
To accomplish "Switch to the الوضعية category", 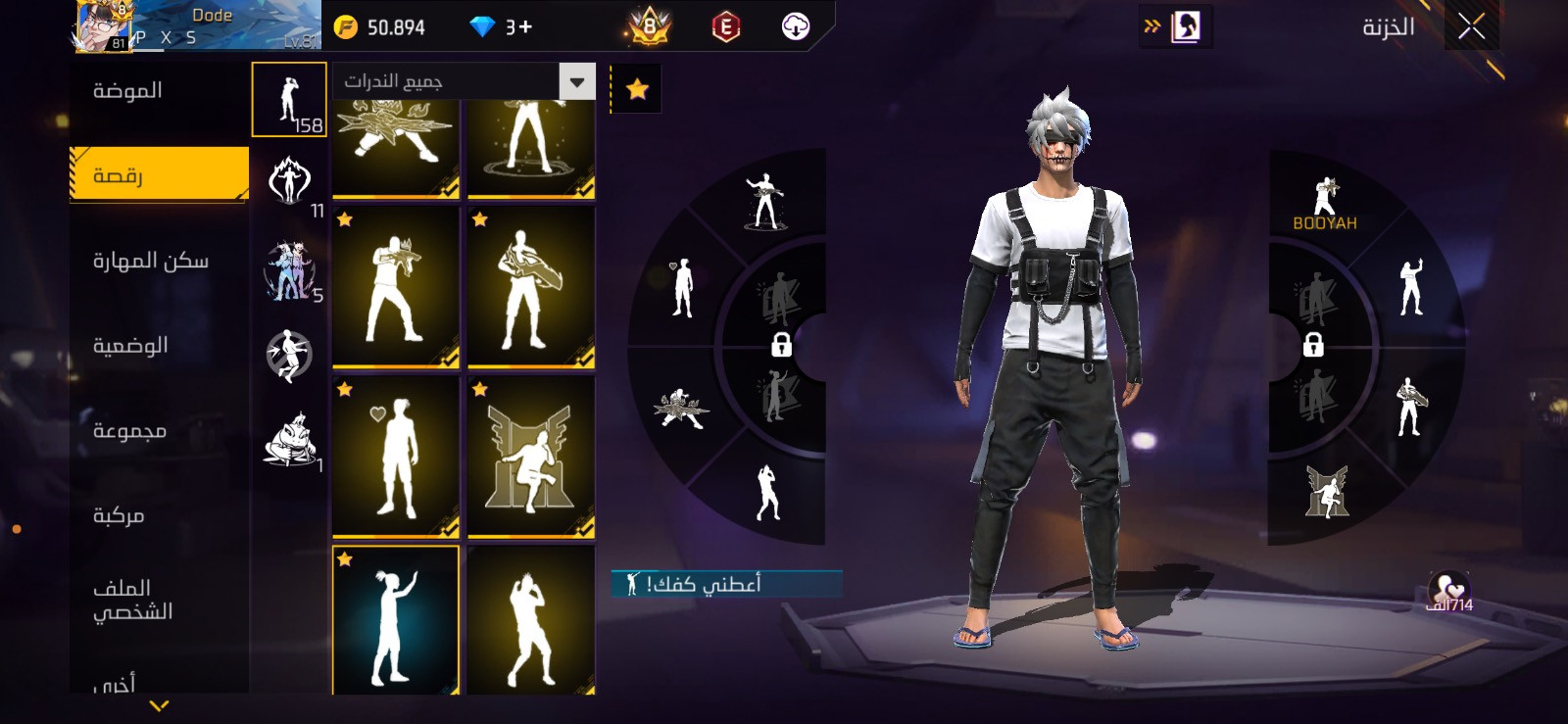I will click(130, 346).
